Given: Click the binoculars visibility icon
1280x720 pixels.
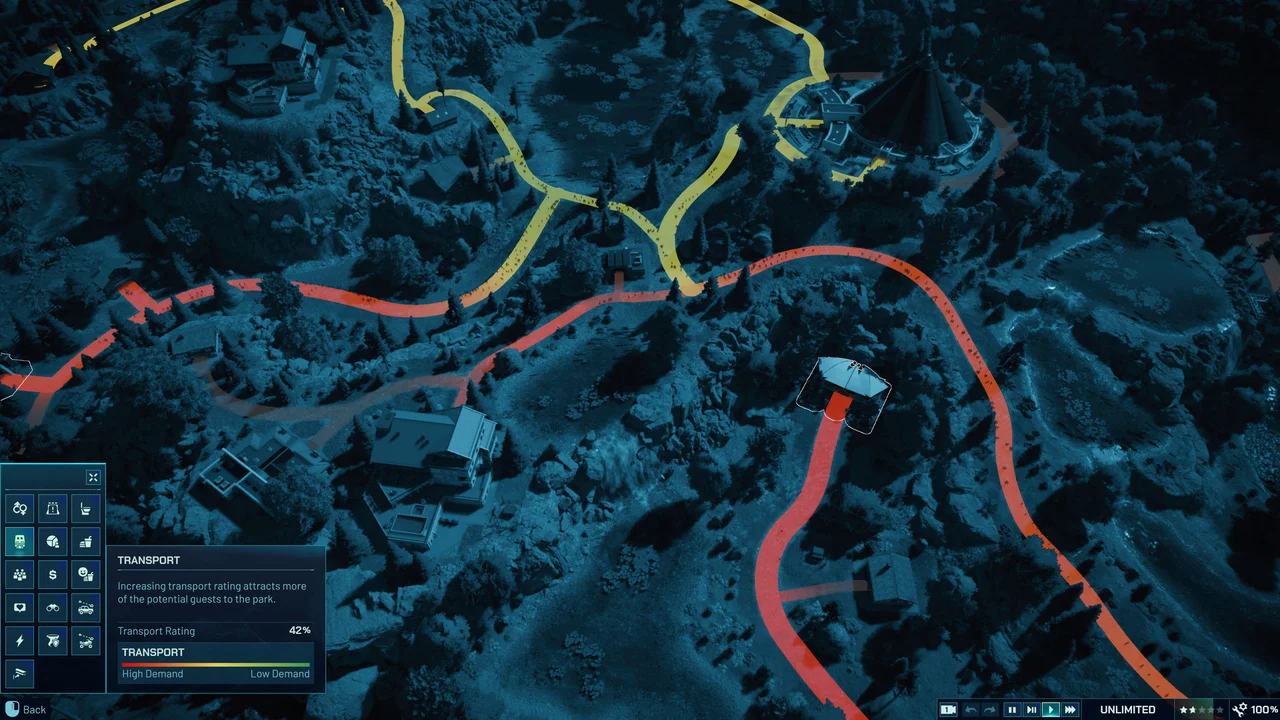Looking at the screenshot, I should click(51, 607).
